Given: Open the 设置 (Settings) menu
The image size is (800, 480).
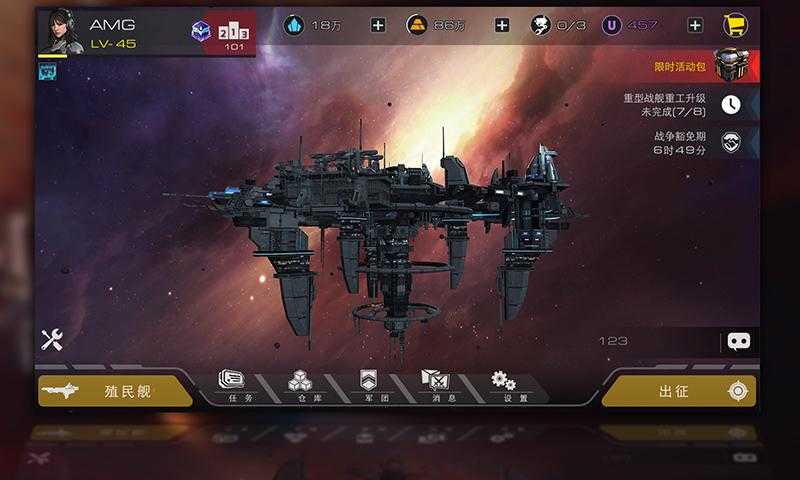Looking at the screenshot, I should pyautogui.click(x=503, y=384).
